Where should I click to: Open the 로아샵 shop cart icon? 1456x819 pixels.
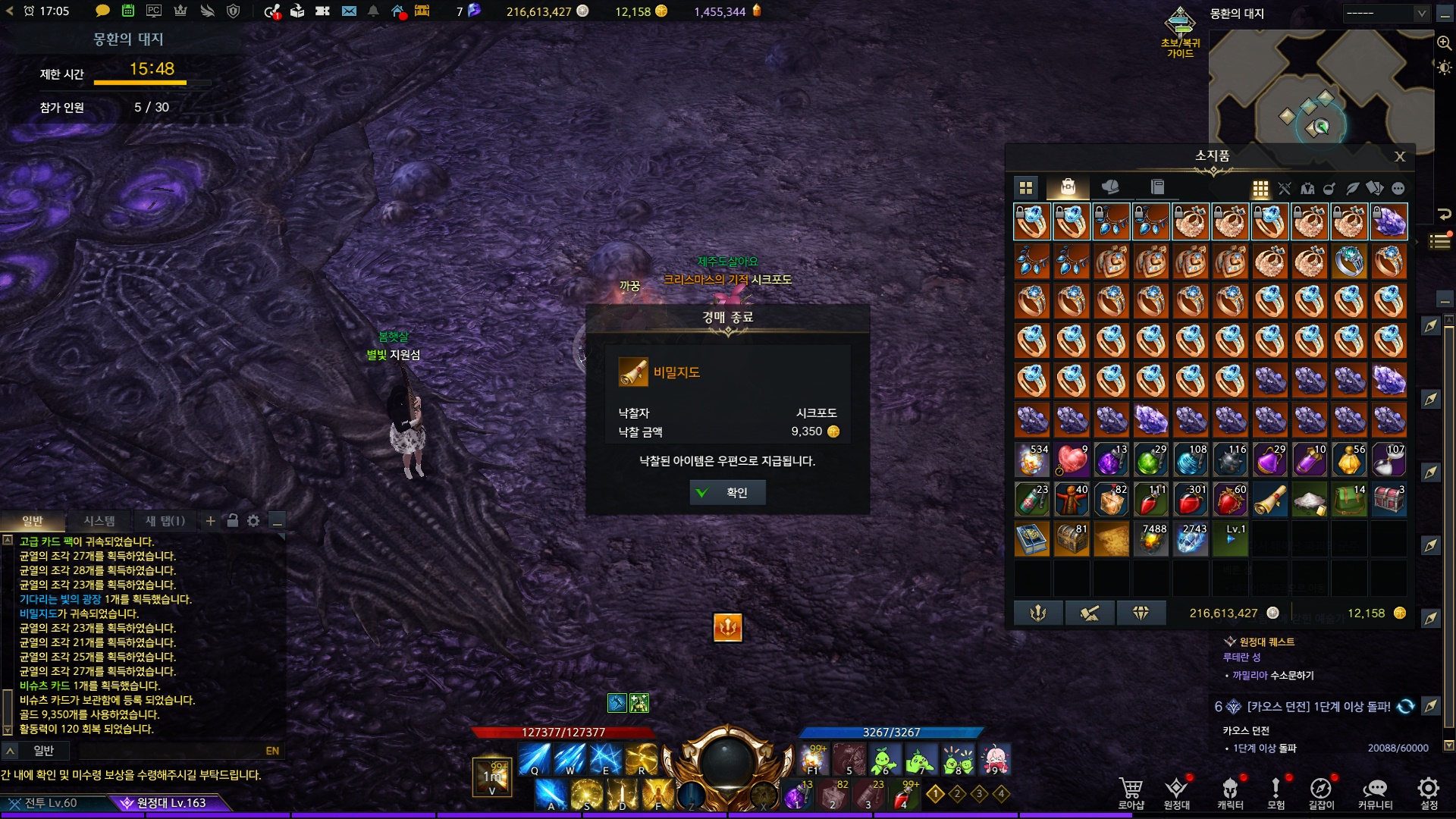pos(1131,792)
